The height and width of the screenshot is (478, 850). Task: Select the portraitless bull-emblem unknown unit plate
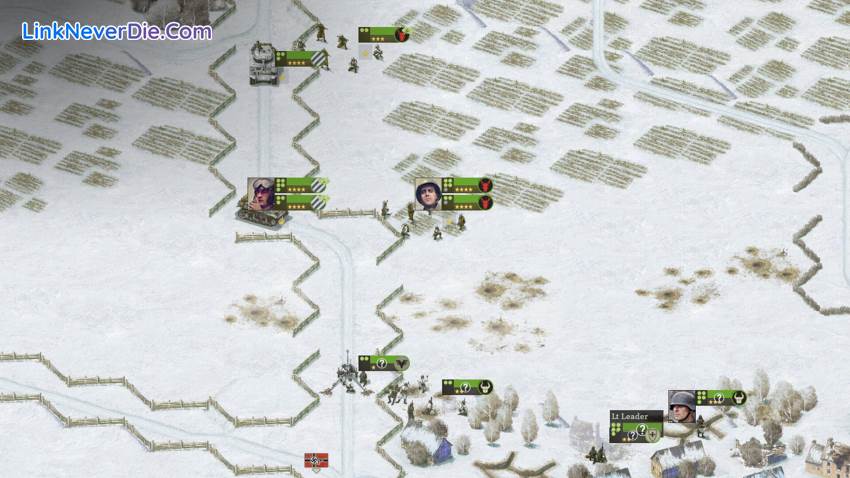[x=466, y=386]
